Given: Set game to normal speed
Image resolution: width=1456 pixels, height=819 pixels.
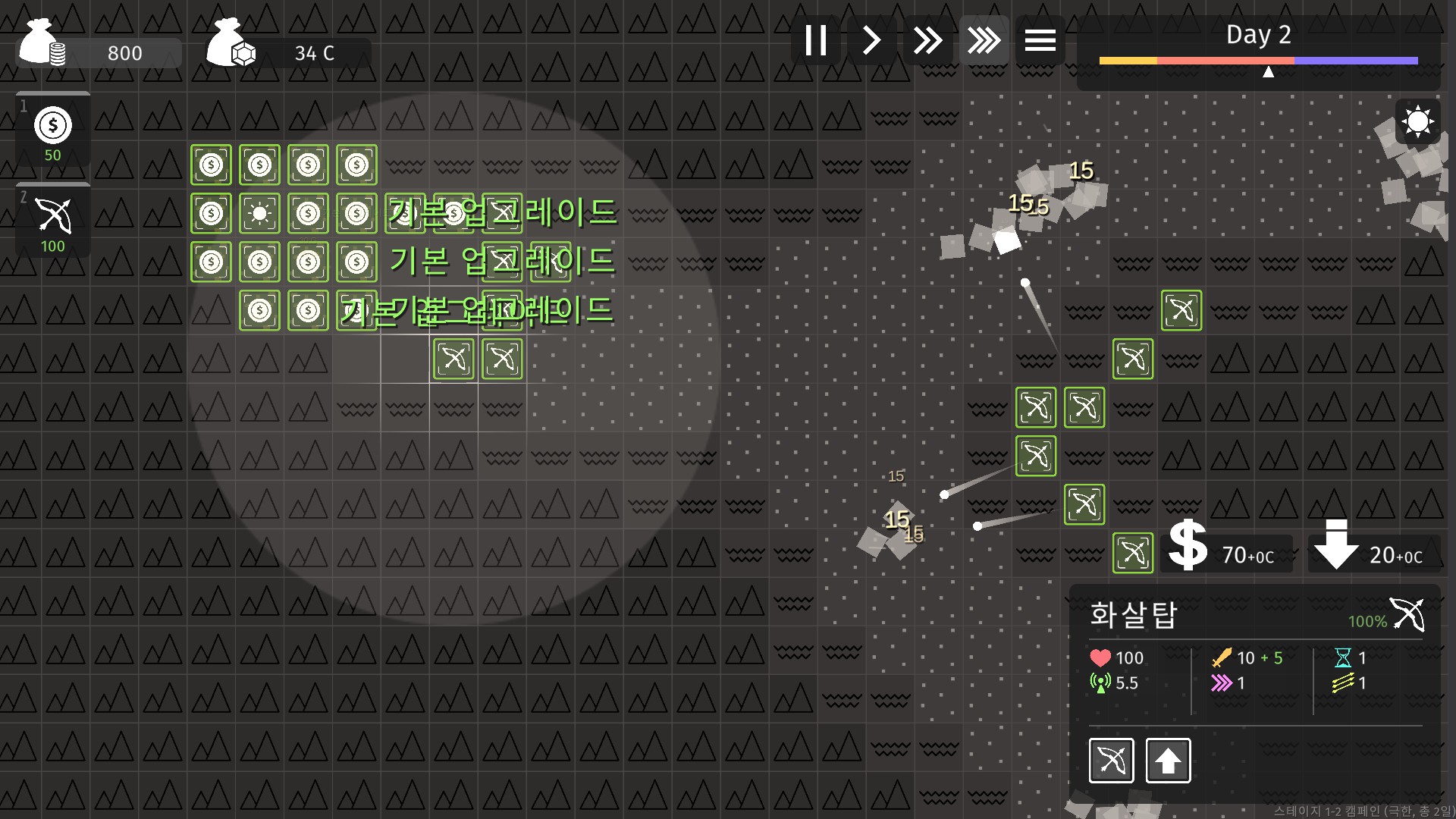Looking at the screenshot, I should point(872,40).
